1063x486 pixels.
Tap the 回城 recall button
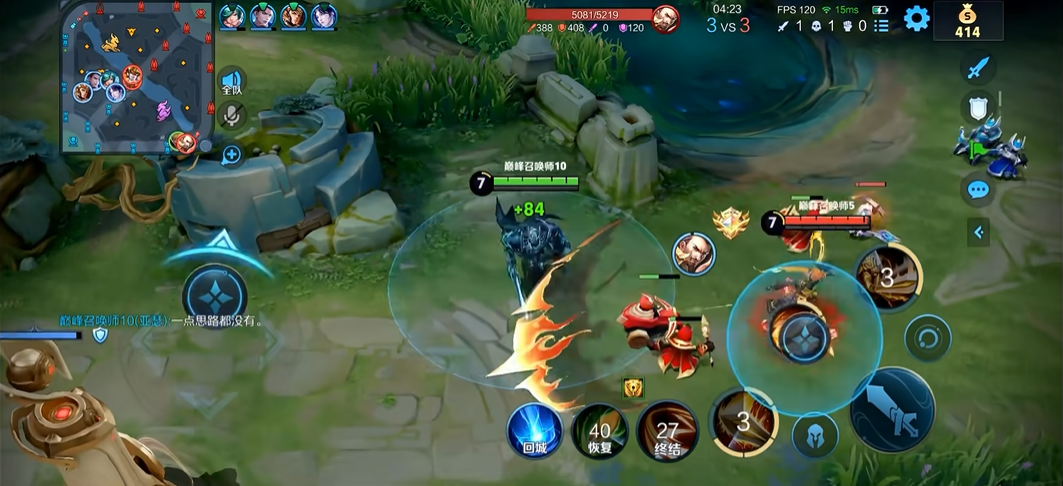point(533,432)
